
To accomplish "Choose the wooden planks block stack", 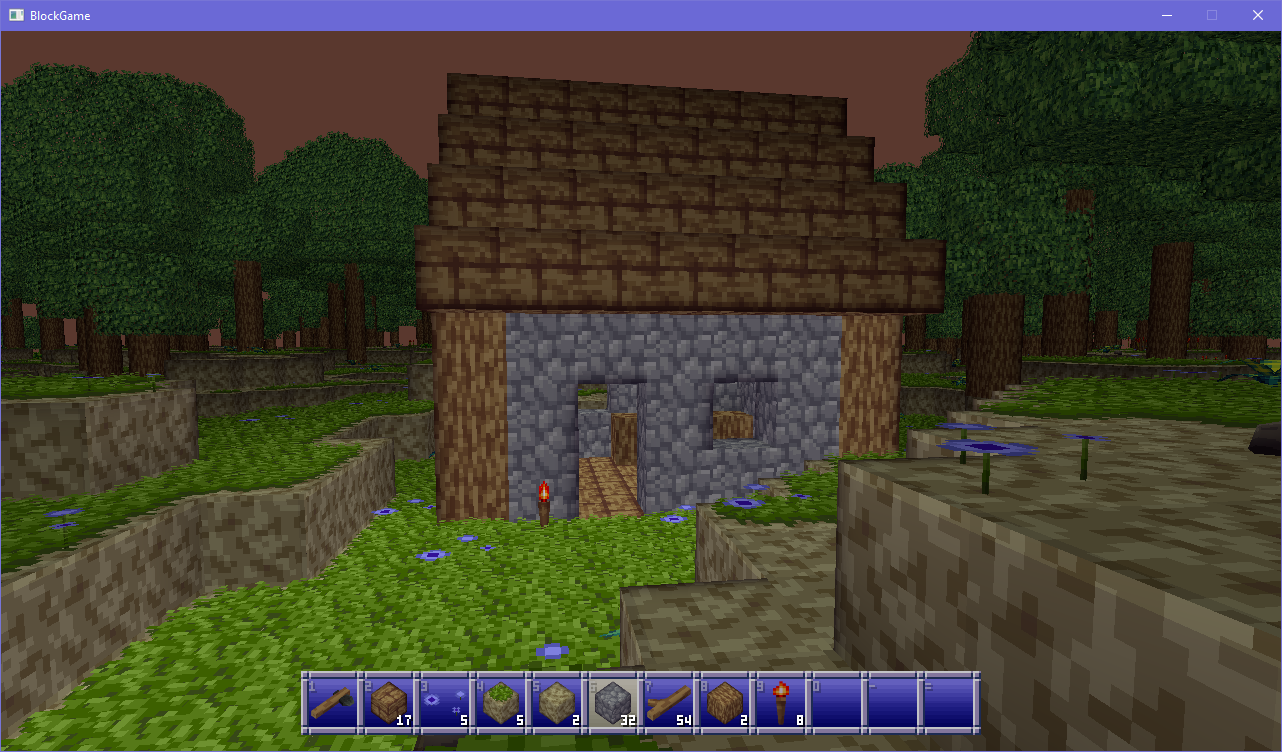I will tap(388, 703).
